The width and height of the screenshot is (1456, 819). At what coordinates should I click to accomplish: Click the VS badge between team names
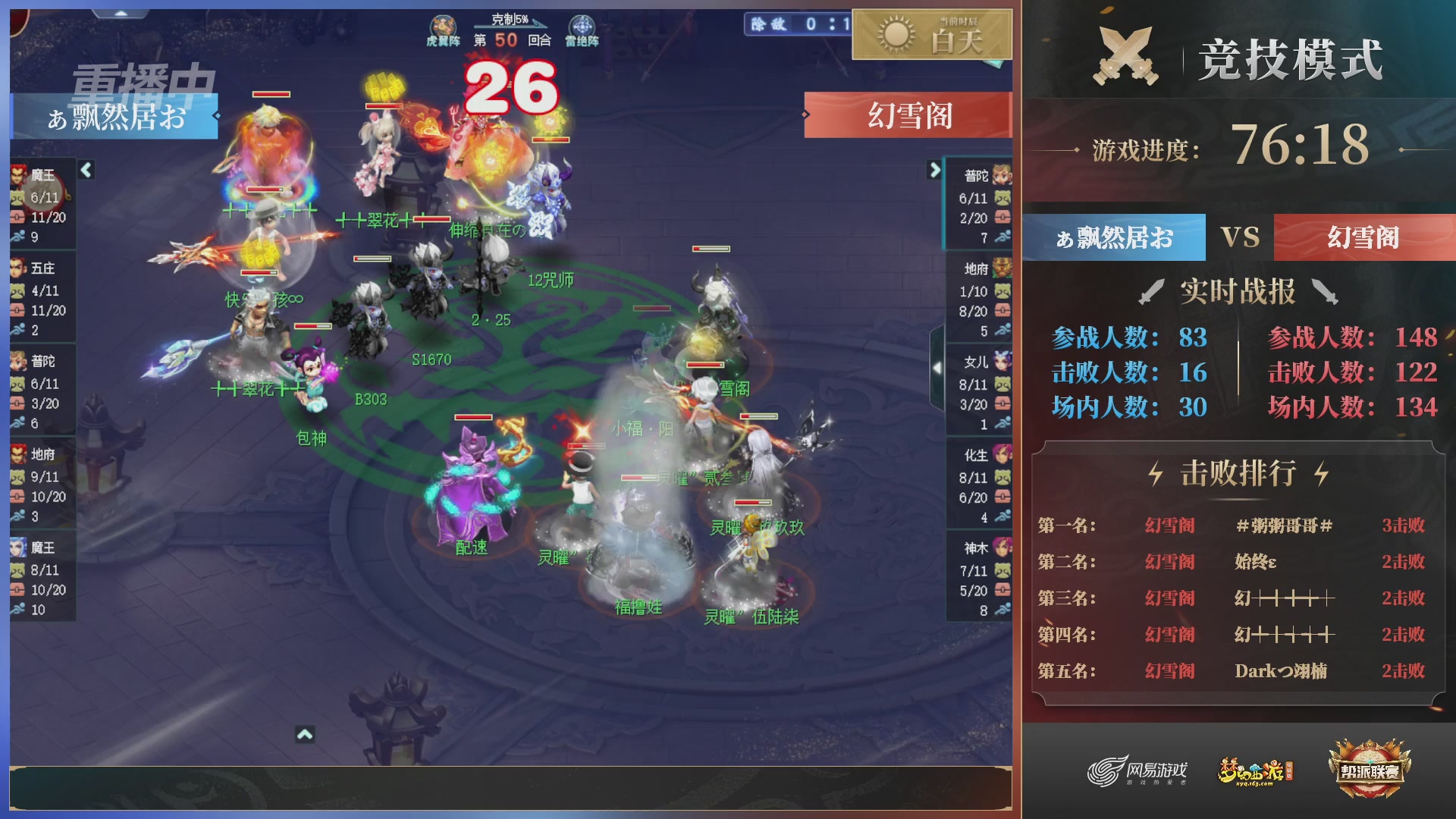[1241, 237]
